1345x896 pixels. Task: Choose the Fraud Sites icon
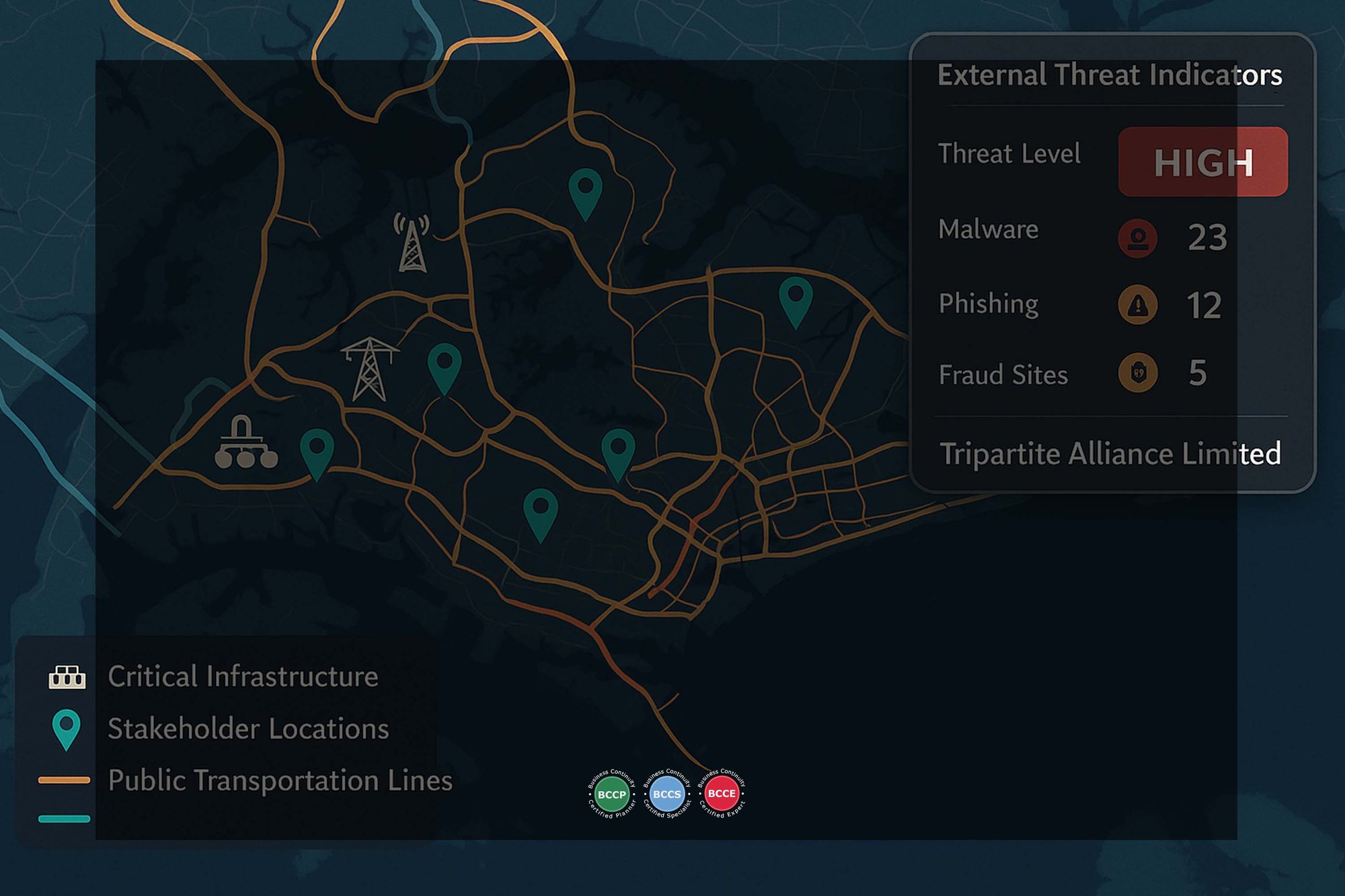[1137, 372]
